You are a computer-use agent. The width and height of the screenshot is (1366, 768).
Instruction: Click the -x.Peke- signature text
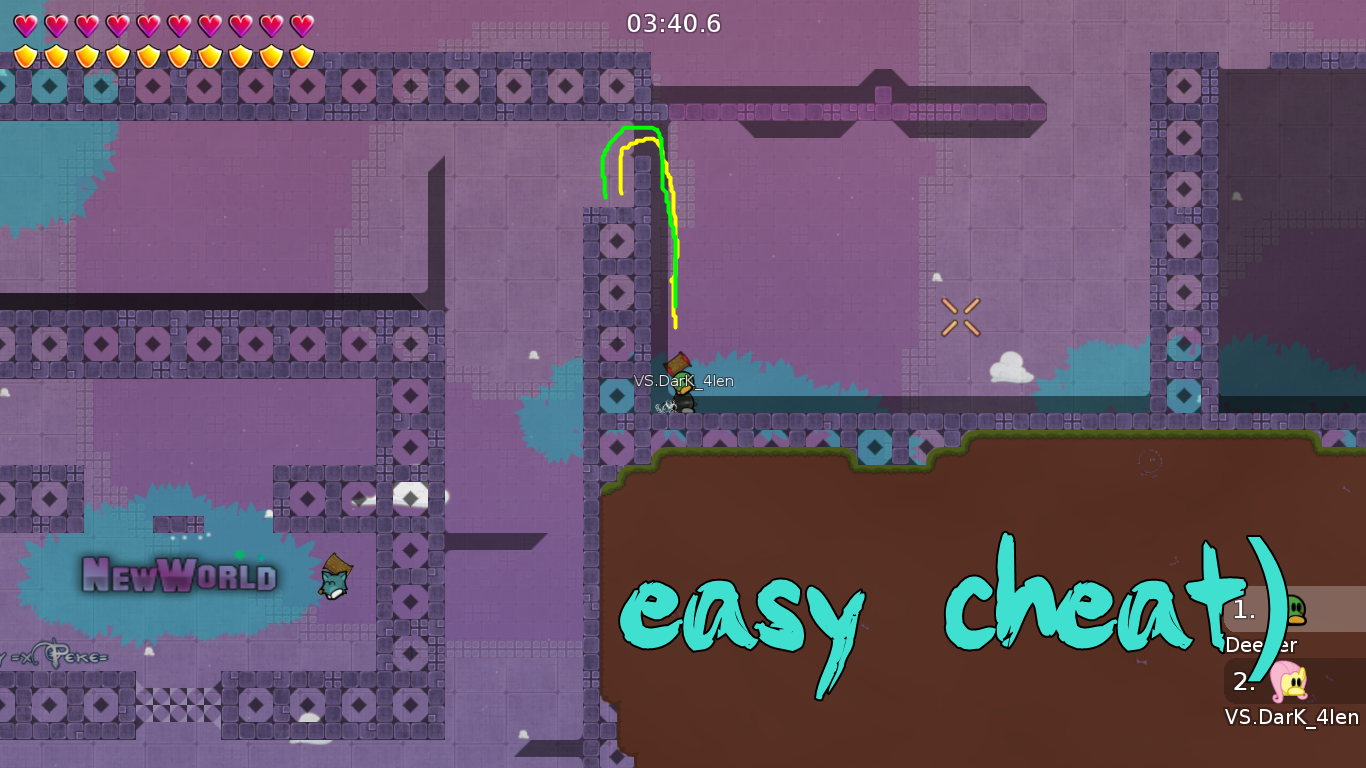[x=60, y=657]
